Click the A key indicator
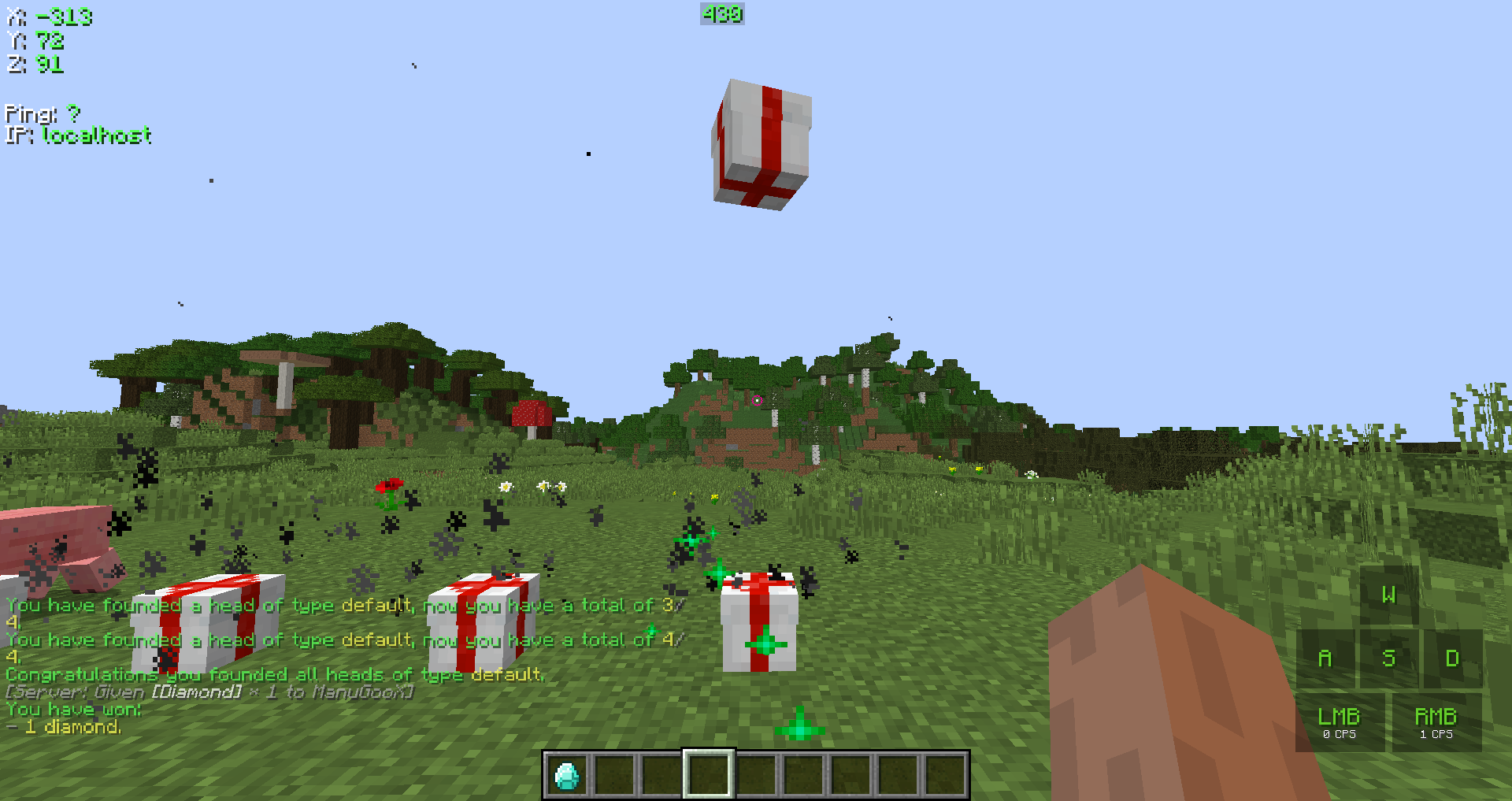1512x801 pixels. [x=1326, y=659]
